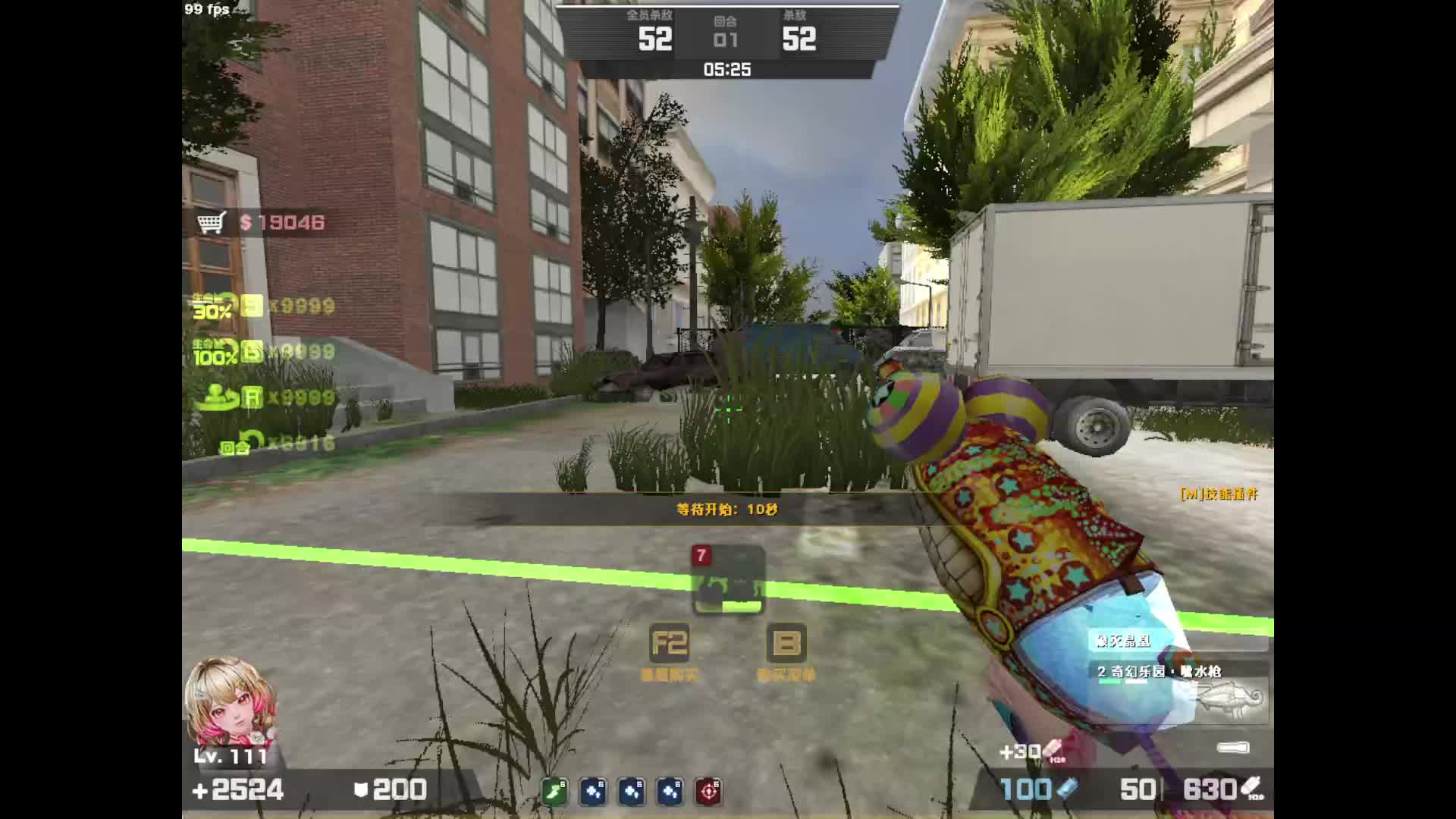Click the flashlight icon
Image resolution: width=1456 pixels, height=819 pixels.
click(x=1233, y=748)
